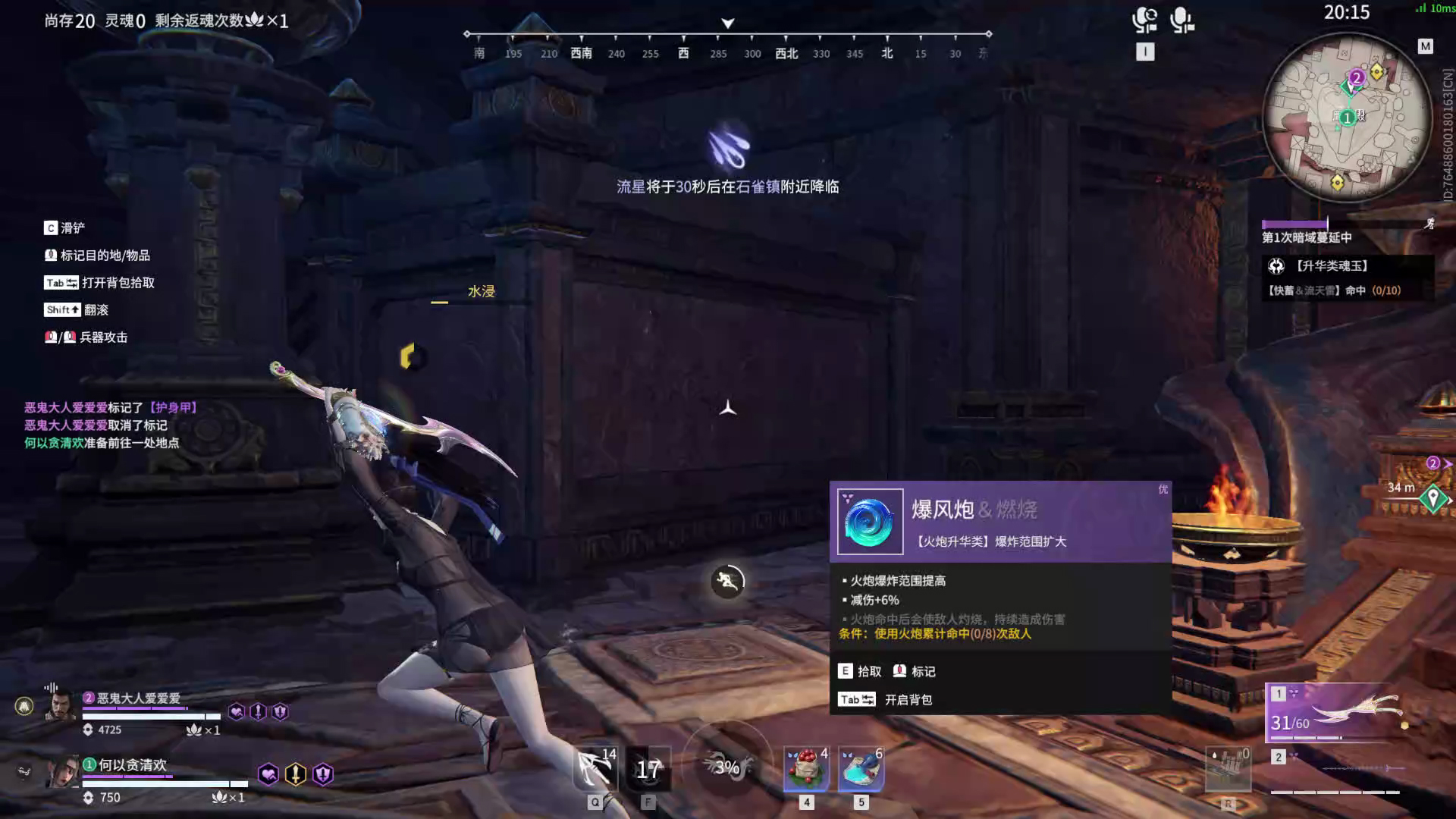Open inventory via the I shortcut icon

[x=1145, y=50]
